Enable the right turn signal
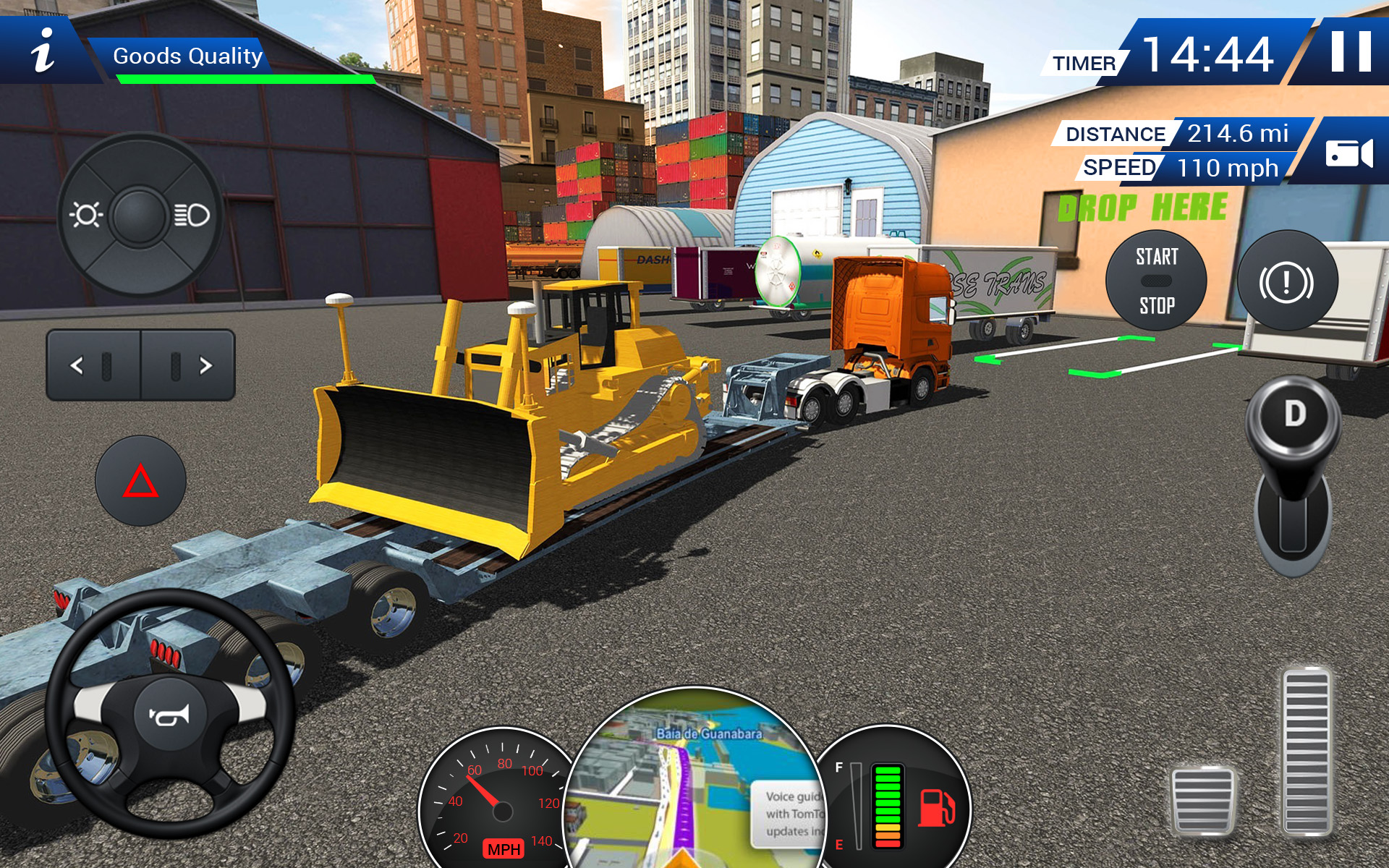Image resolution: width=1389 pixels, height=868 pixels. point(194,365)
